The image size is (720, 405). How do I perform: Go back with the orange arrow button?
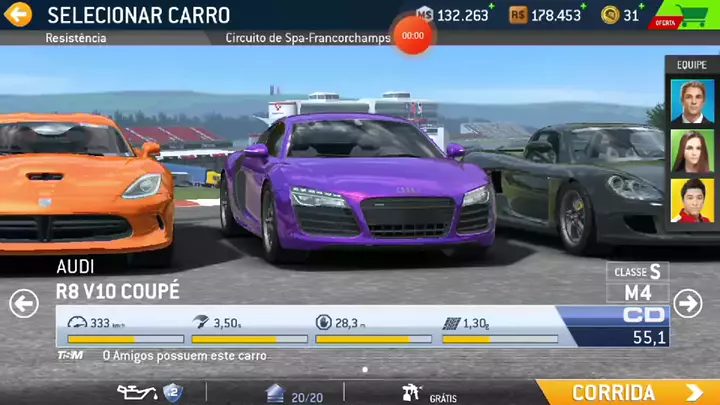[x=18, y=15]
